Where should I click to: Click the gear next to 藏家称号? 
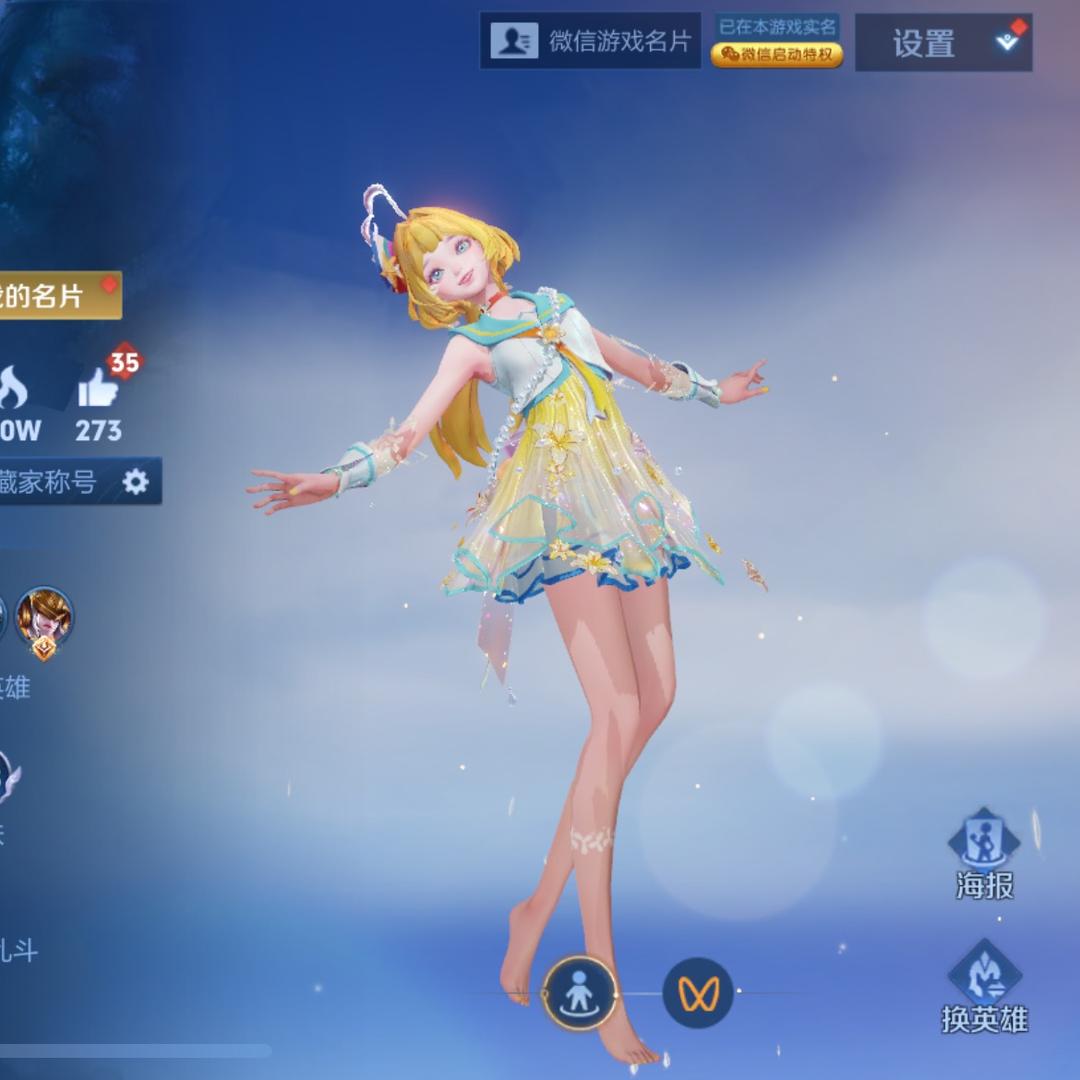[x=135, y=483]
